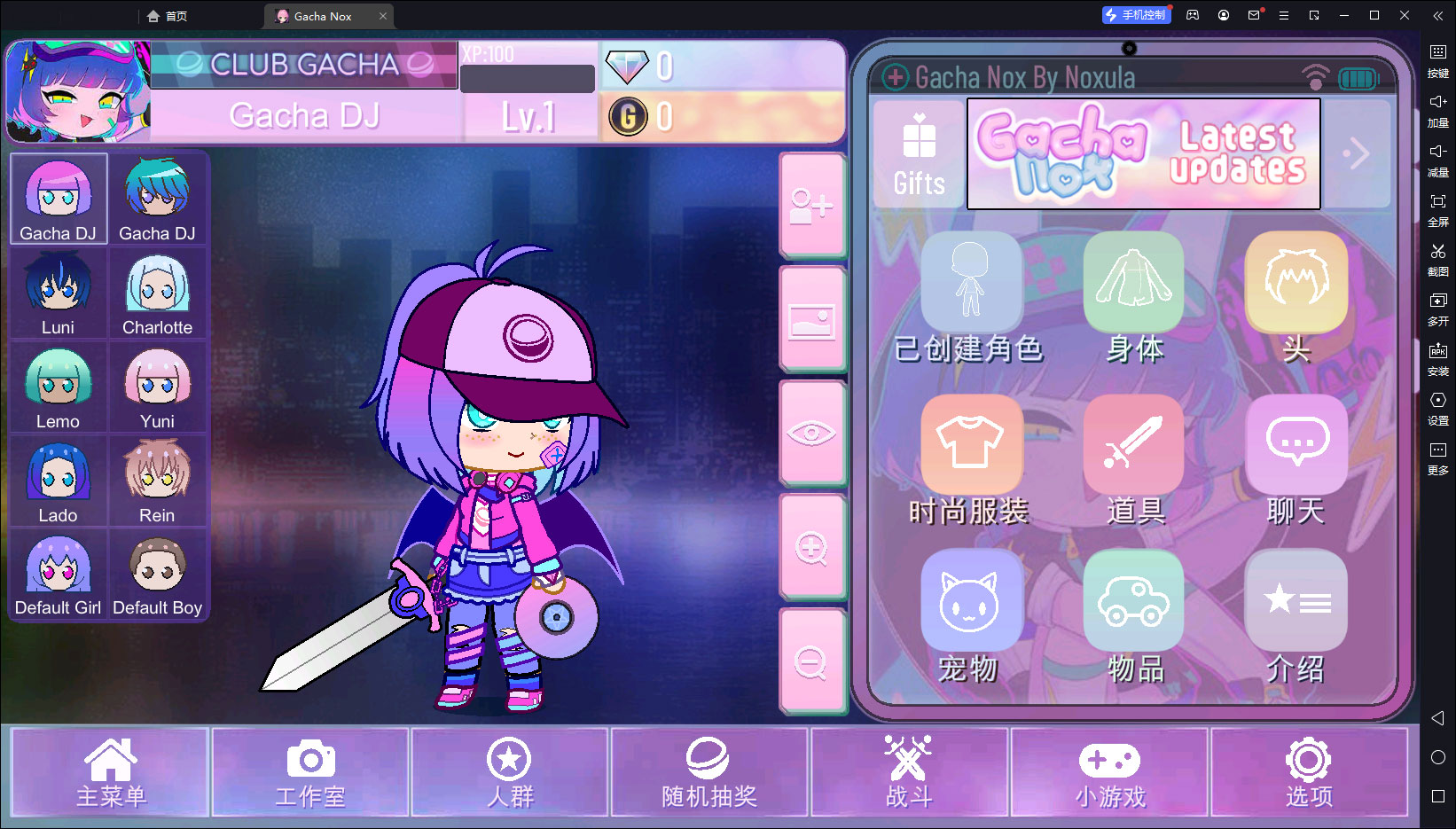Image resolution: width=1456 pixels, height=829 pixels.
Task: Go to the 工作室 studio
Action: pyautogui.click(x=309, y=772)
